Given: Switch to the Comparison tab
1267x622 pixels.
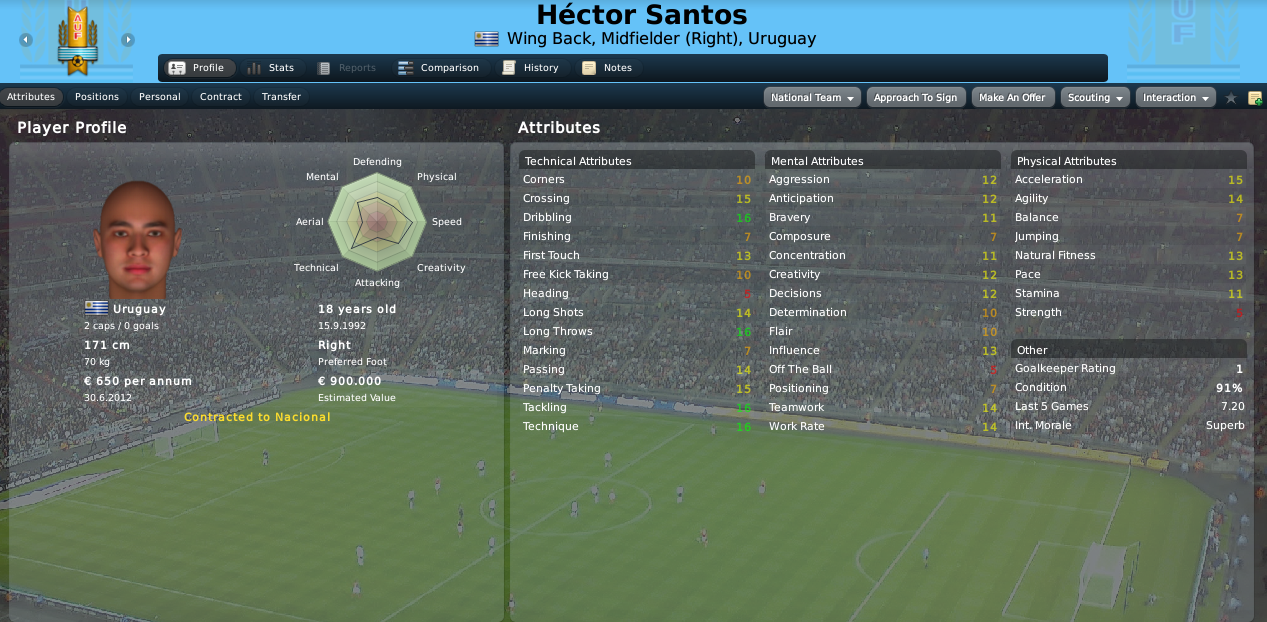Looking at the screenshot, I should 438,68.
